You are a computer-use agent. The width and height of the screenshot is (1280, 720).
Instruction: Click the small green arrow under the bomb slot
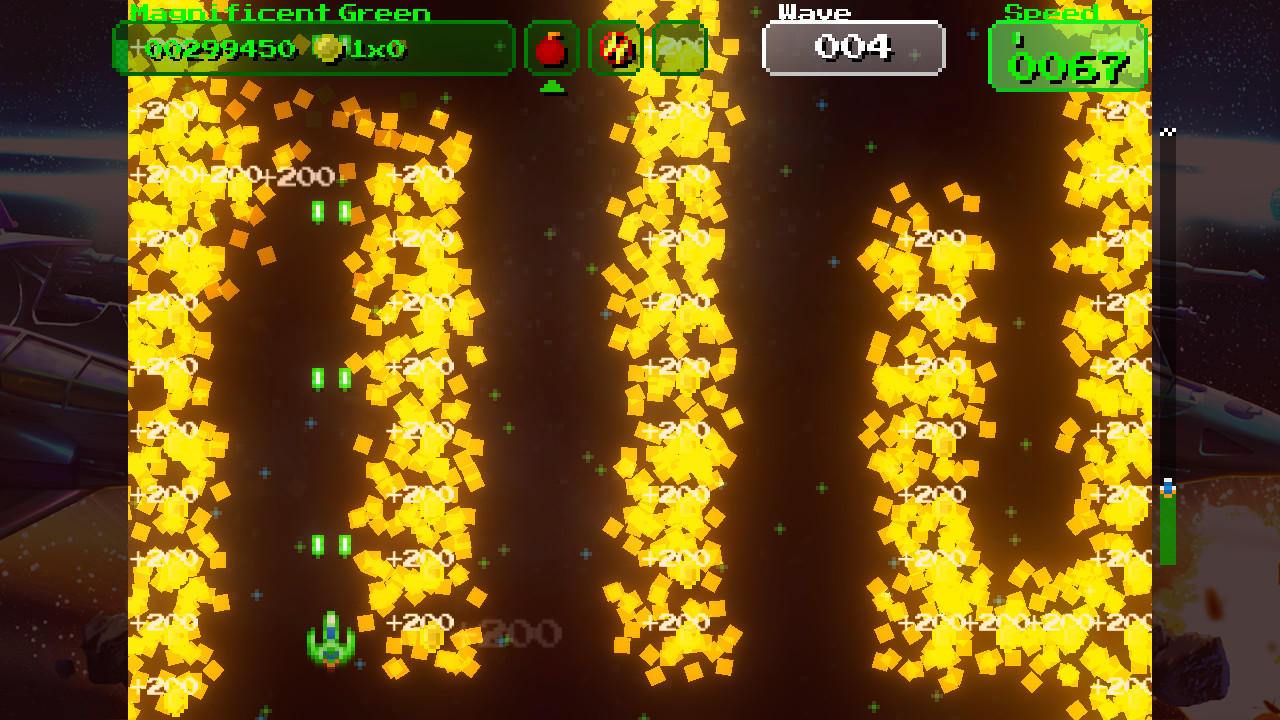pos(551,88)
